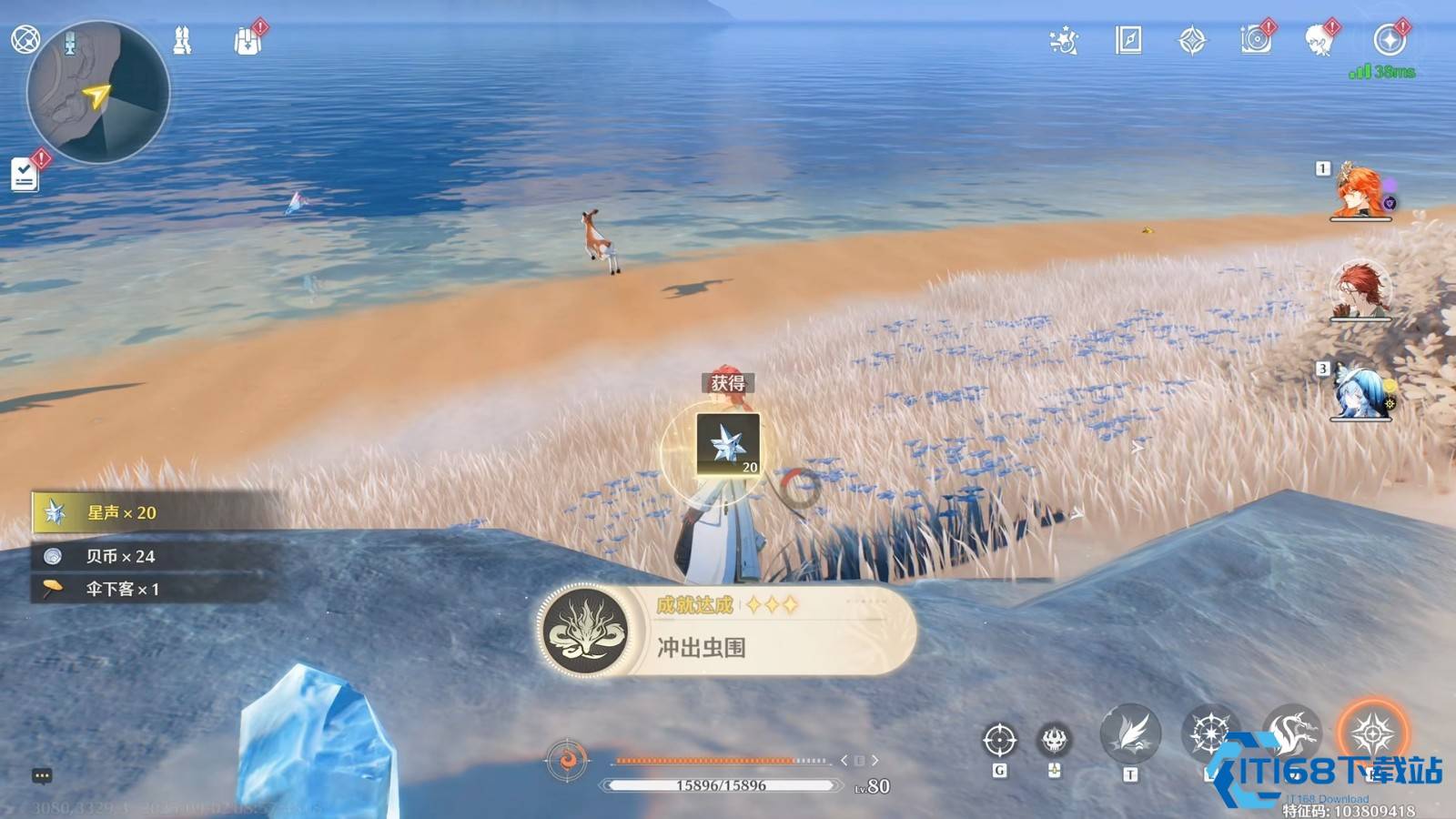Open the events sparkle icon top-right
The image size is (1456, 819).
(1063, 41)
